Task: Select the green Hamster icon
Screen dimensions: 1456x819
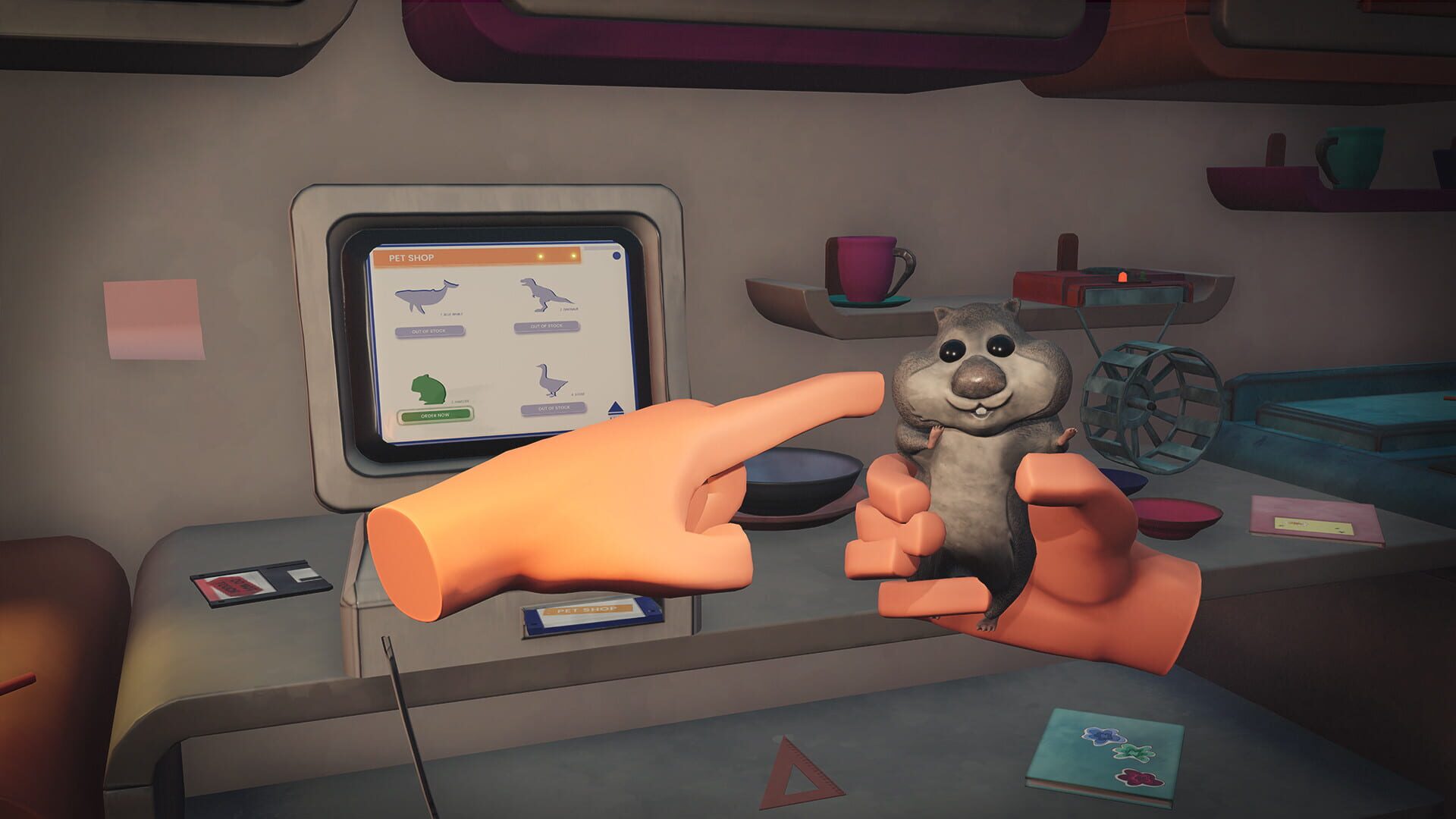Action: point(429,387)
